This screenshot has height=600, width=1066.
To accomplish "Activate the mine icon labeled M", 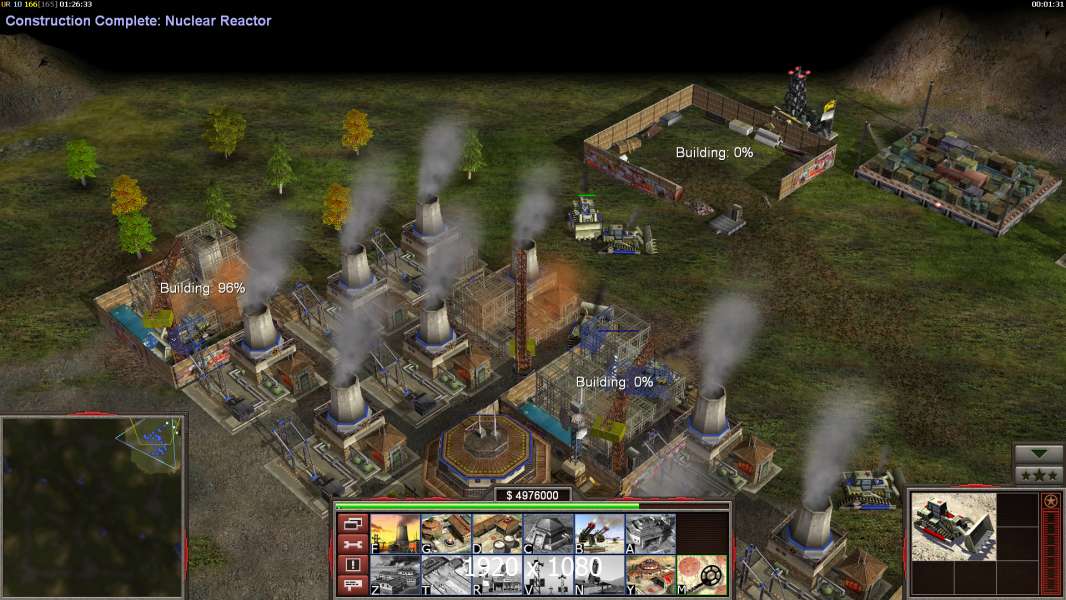I will (x=701, y=575).
